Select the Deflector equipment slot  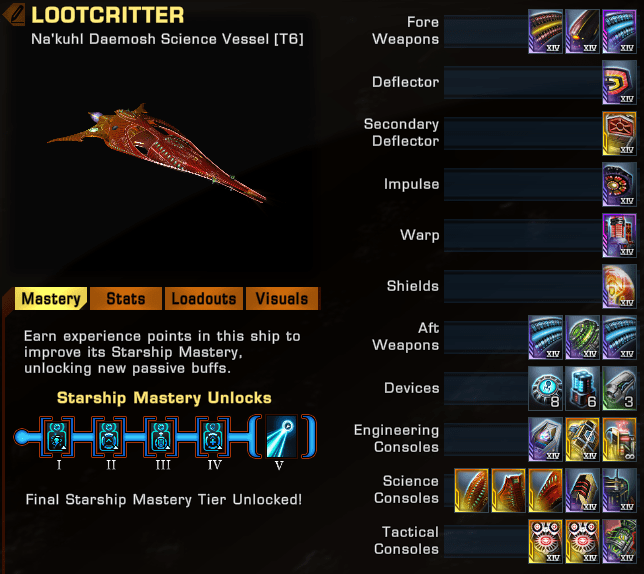pos(620,85)
